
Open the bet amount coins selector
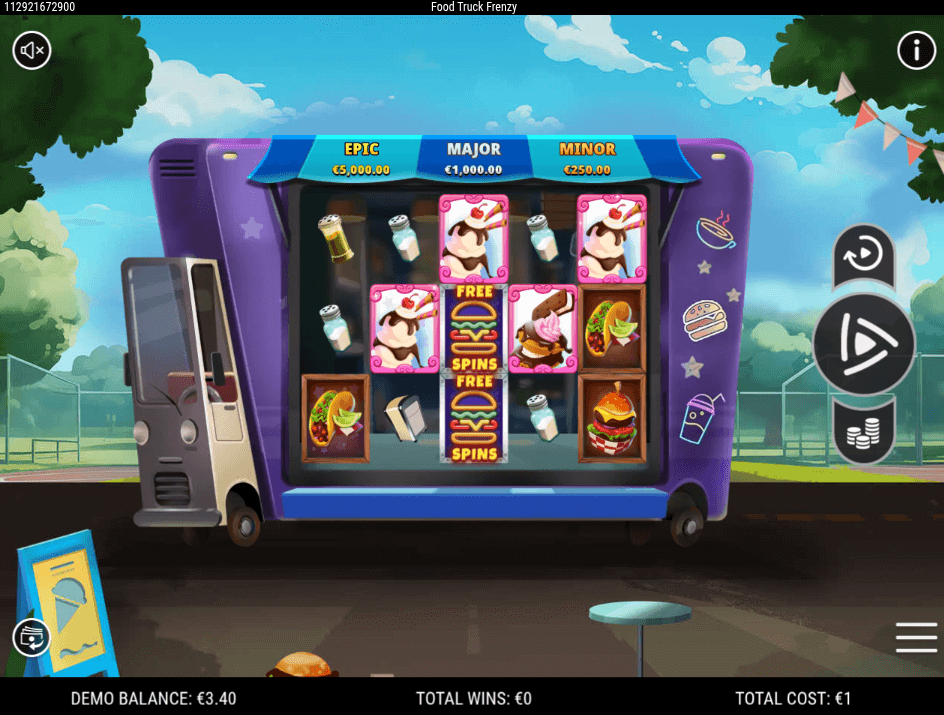[x=863, y=433]
